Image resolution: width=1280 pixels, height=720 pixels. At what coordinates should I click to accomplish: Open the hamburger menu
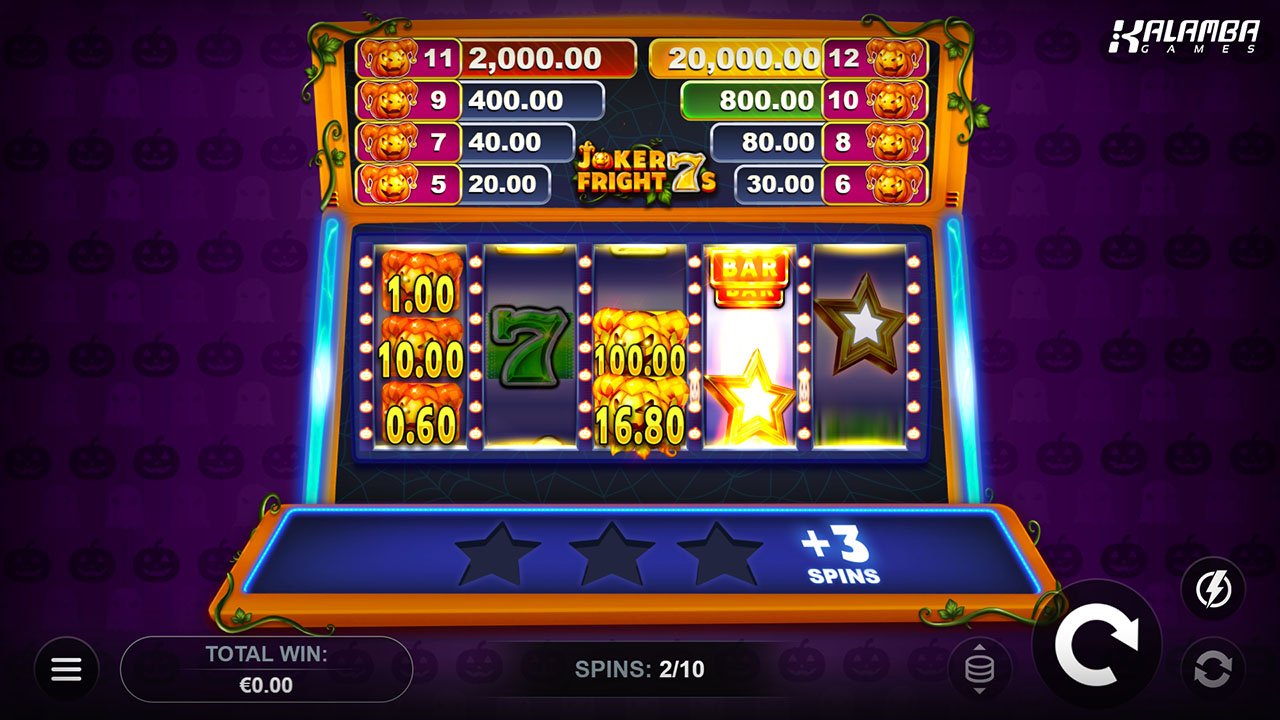click(x=67, y=669)
